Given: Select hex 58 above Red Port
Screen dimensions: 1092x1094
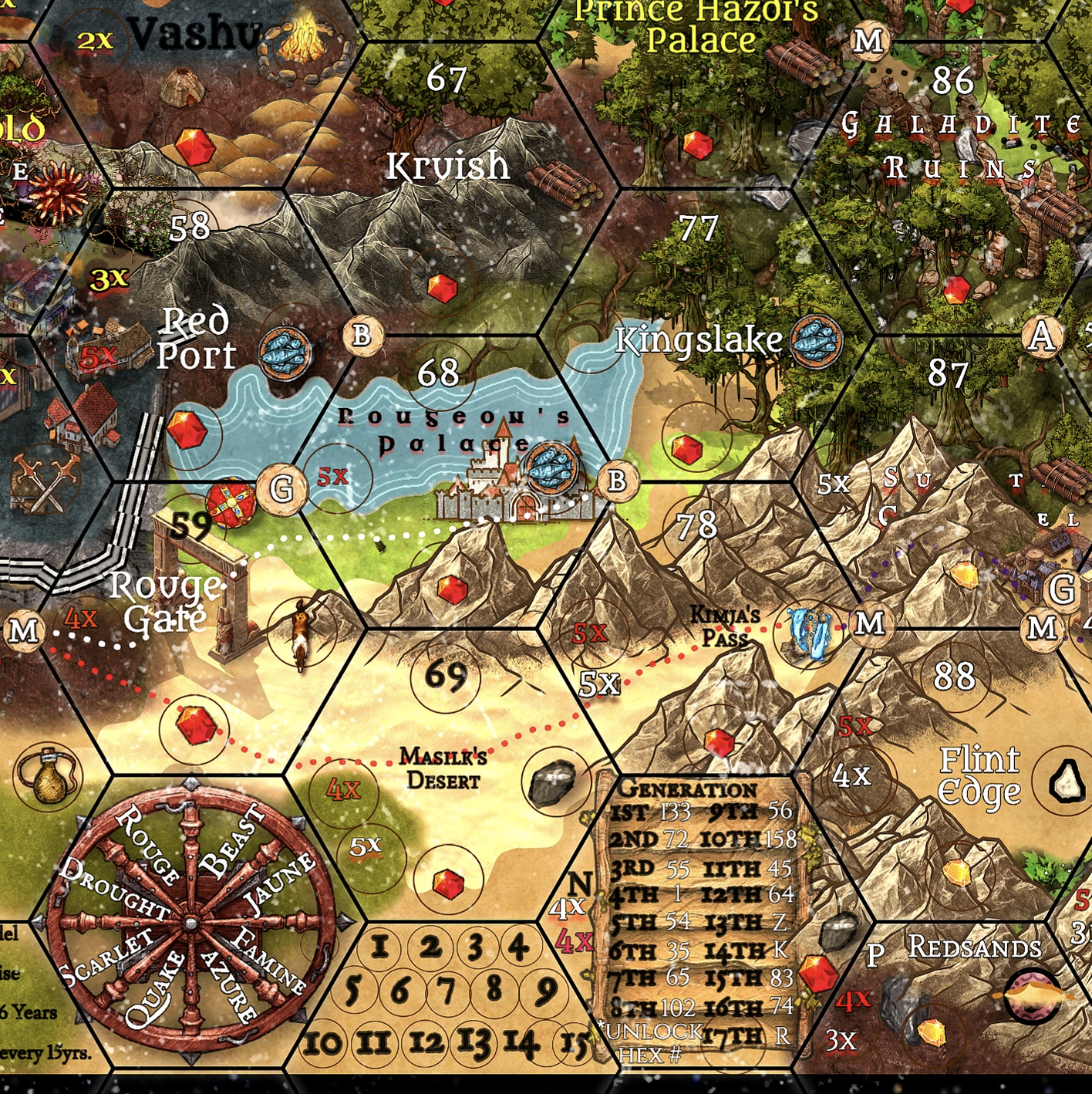Looking at the screenshot, I should point(189,227).
